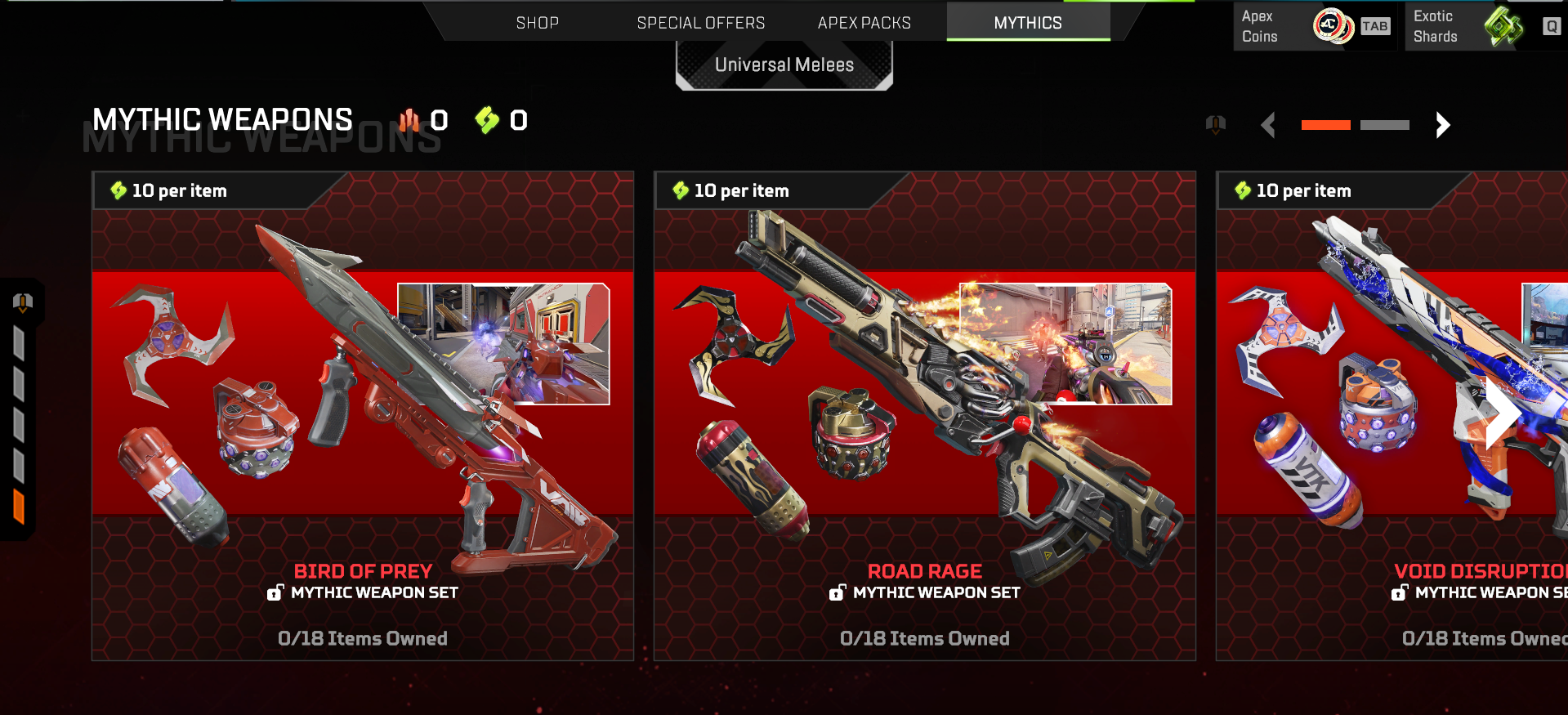Screen dimensions: 1568x715
Task: Open the Exotic Shards balance panel
Action: (1483, 26)
